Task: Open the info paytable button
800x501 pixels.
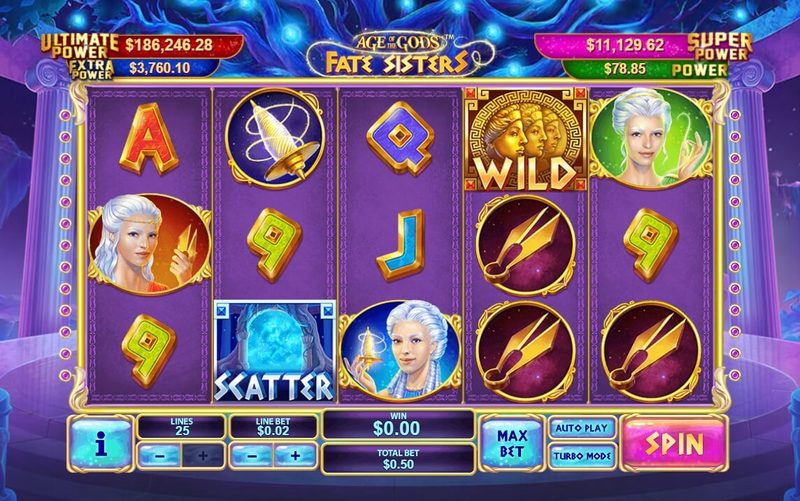Action: (x=100, y=443)
